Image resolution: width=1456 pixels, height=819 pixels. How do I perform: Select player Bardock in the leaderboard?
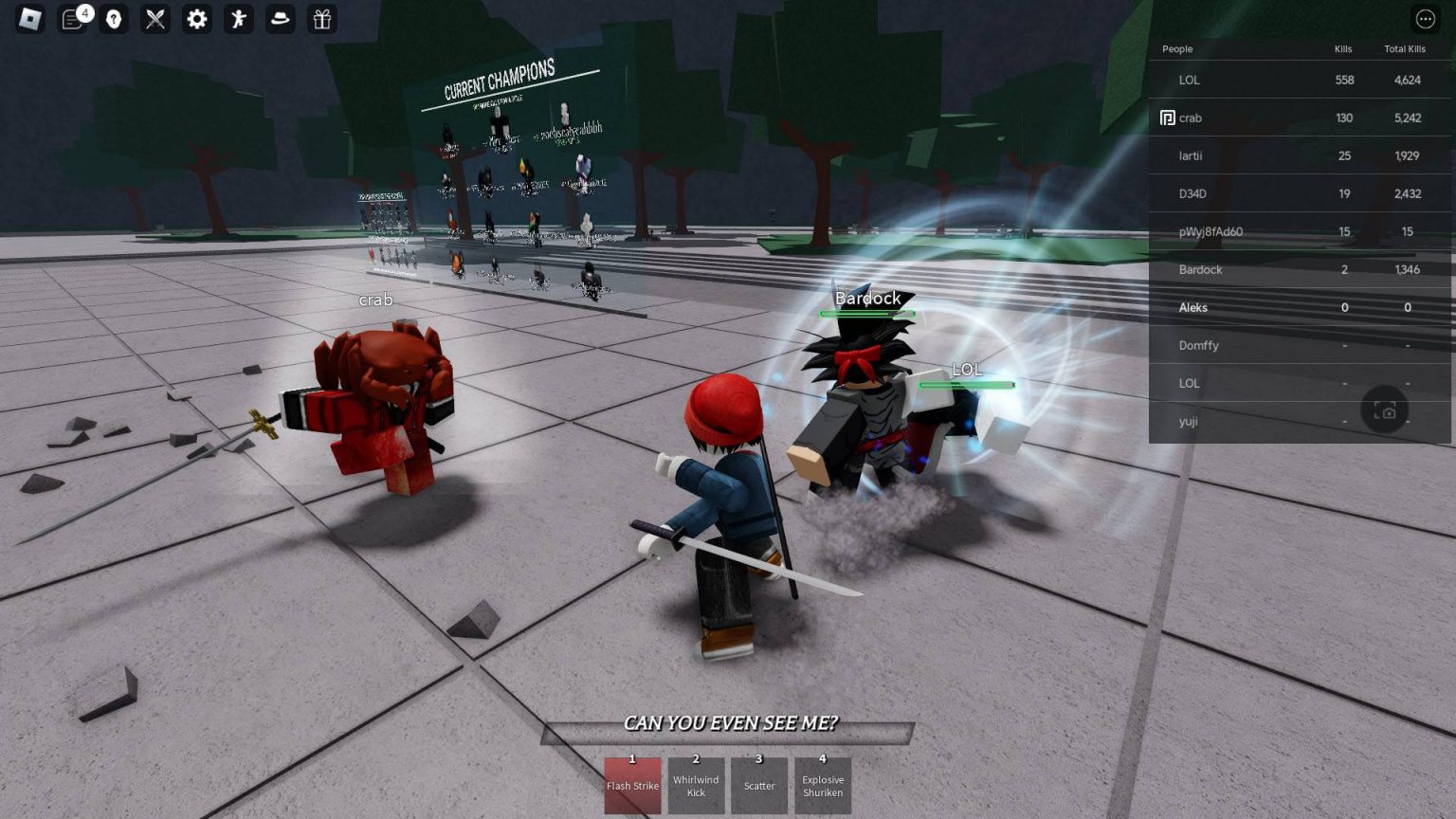coord(1200,269)
